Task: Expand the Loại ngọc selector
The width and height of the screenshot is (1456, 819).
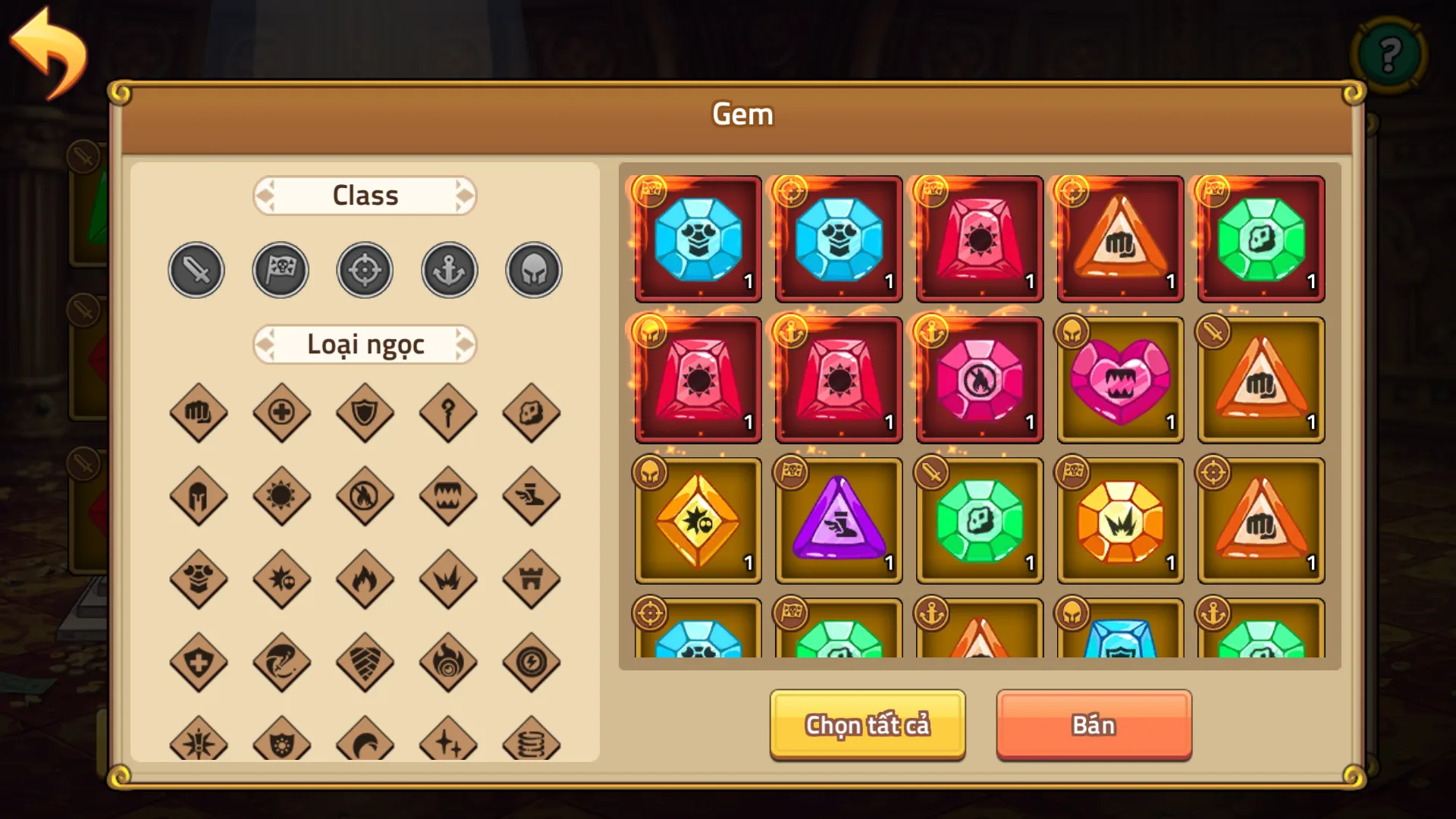Action: pos(365,344)
